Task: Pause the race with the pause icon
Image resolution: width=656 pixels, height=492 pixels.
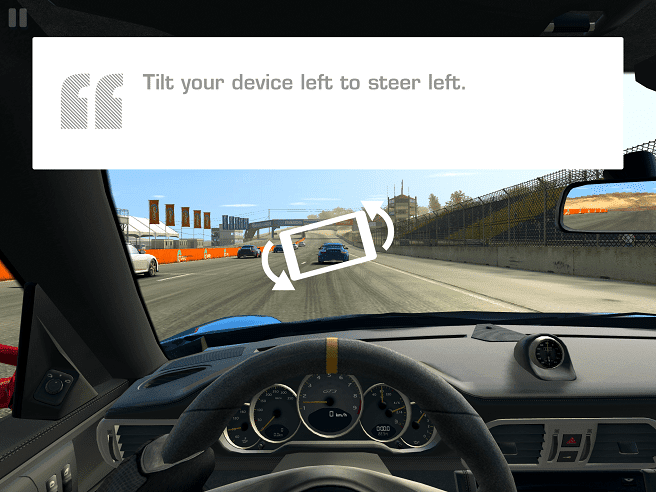Action: click(x=17, y=18)
